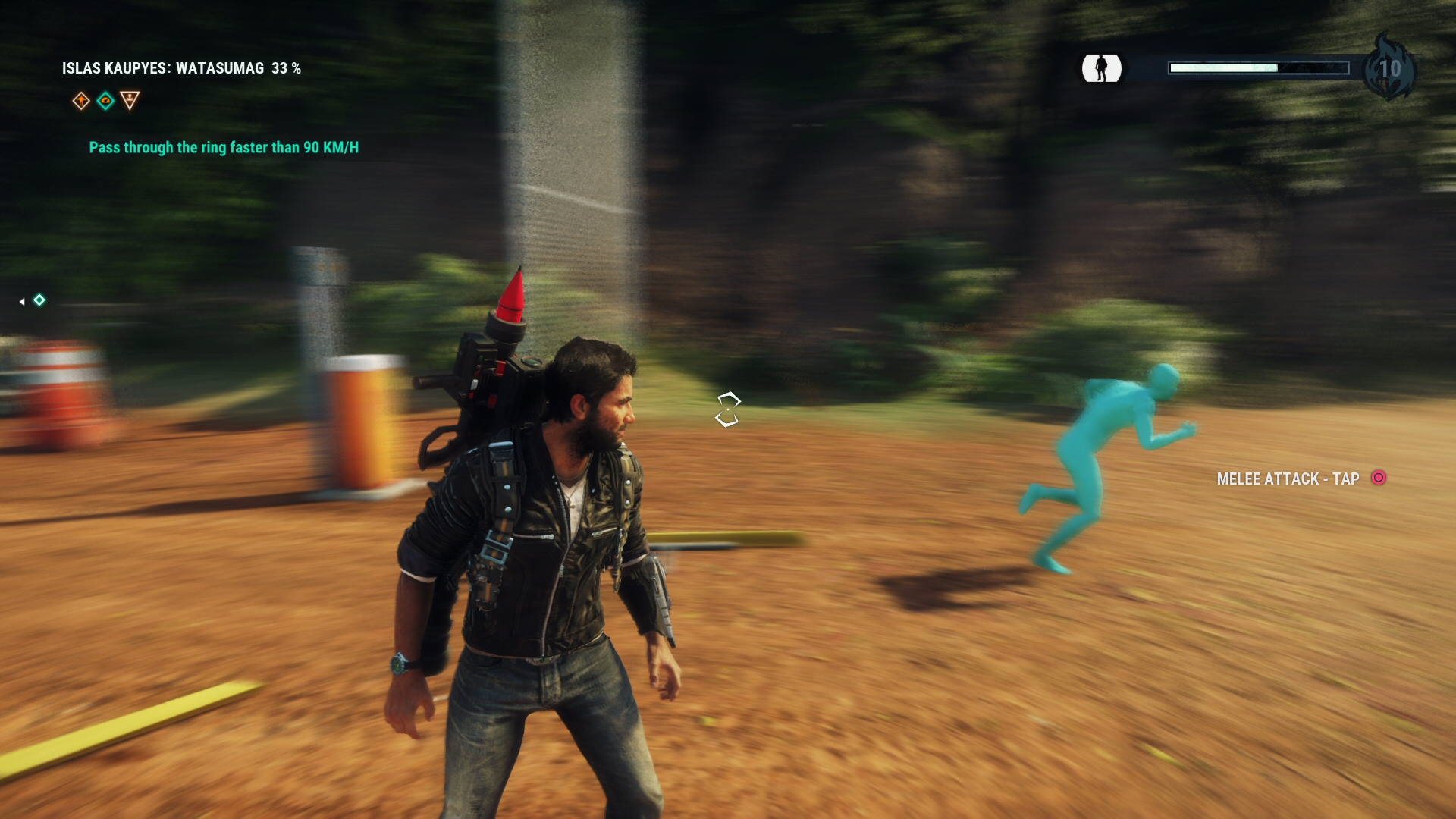Select the ring speed objective text
The width and height of the screenshot is (1456, 819).
[x=224, y=147]
